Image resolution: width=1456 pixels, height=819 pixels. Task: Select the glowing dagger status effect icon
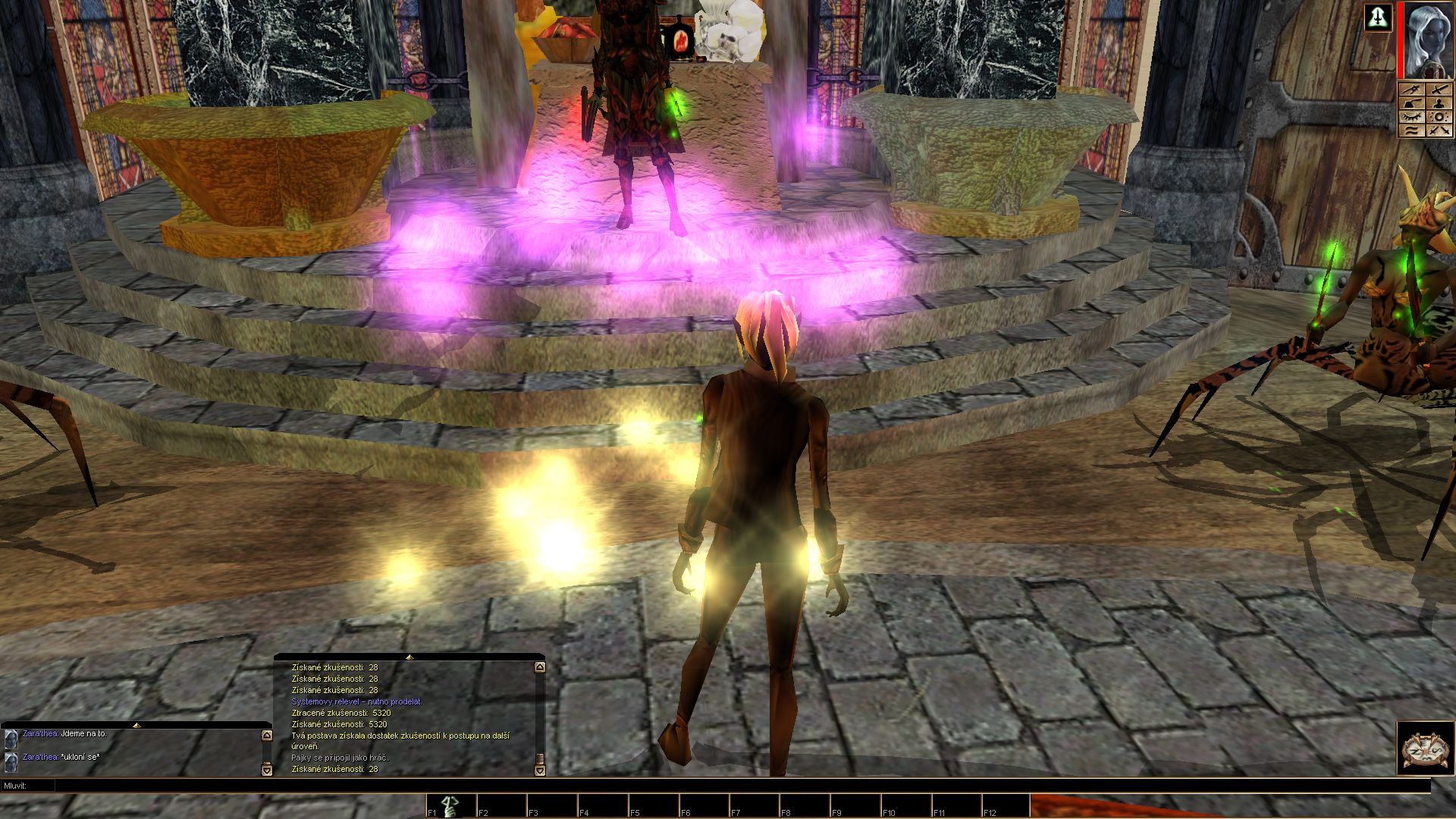tap(1379, 17)
